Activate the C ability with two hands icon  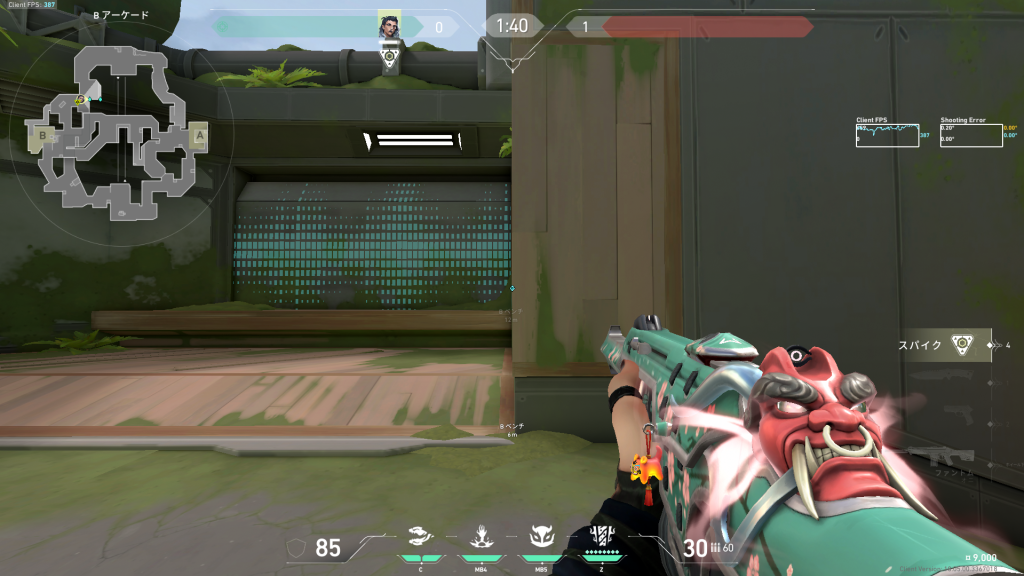point(421,537)
